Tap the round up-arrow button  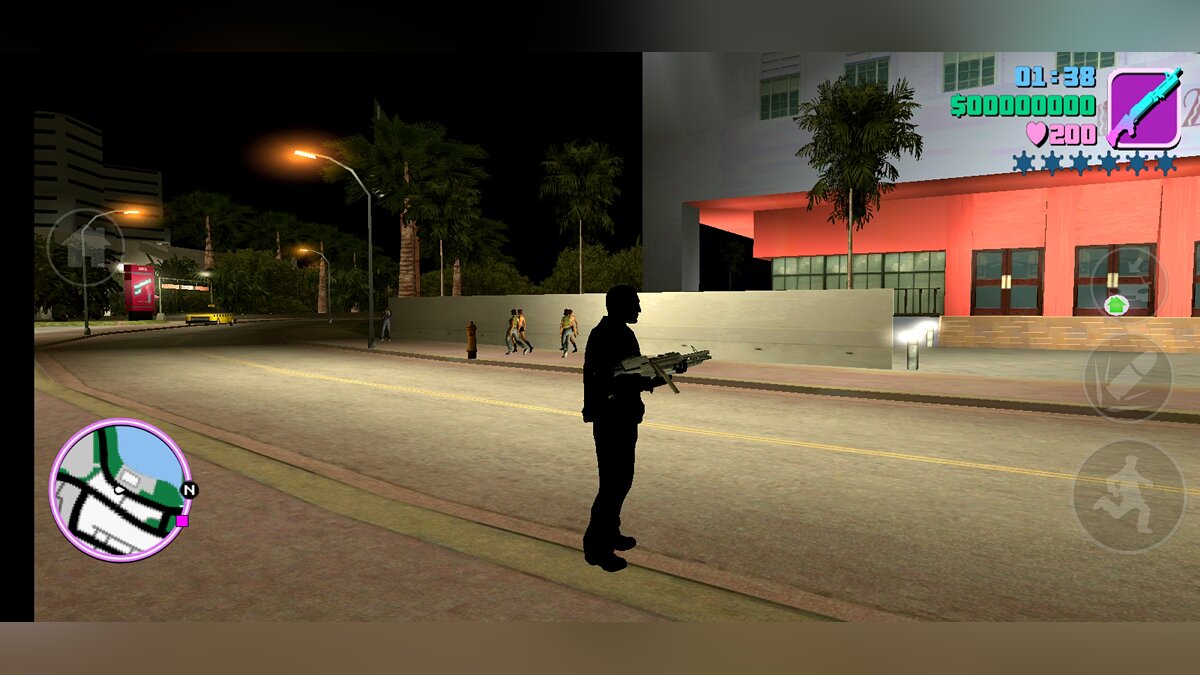point(85,247)
